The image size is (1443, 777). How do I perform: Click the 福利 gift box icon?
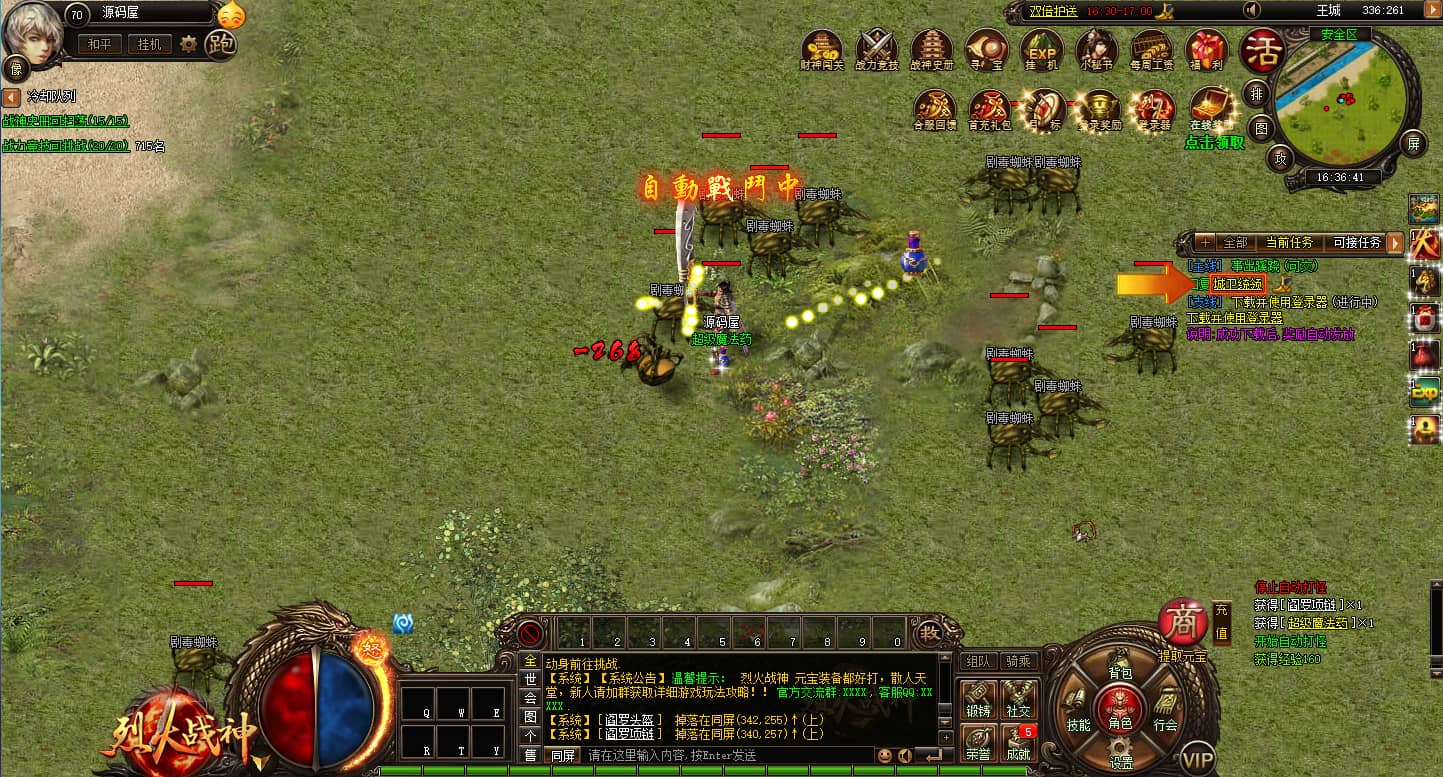(1205, 48)
